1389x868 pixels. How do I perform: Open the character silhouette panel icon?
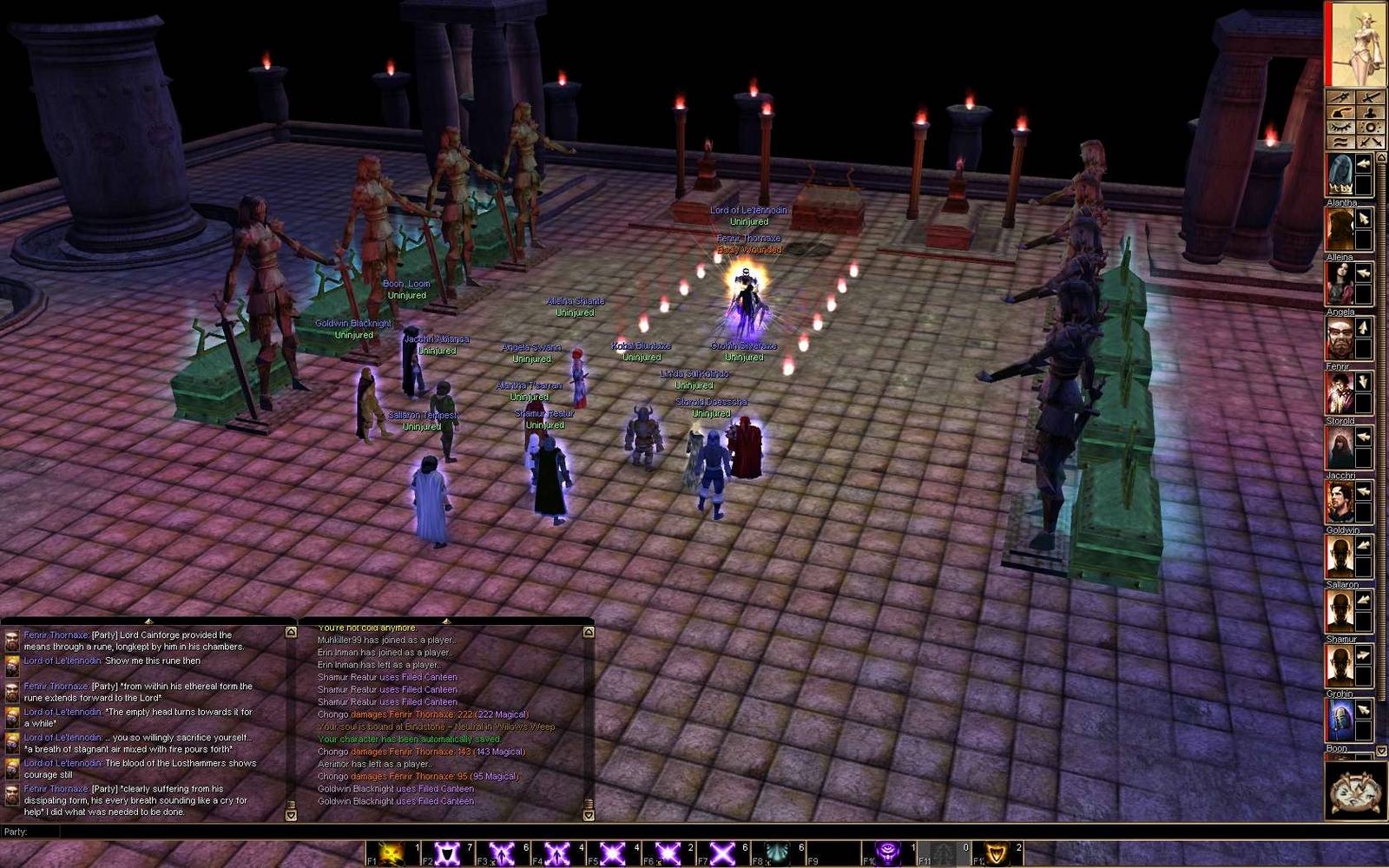(1370, 112)
